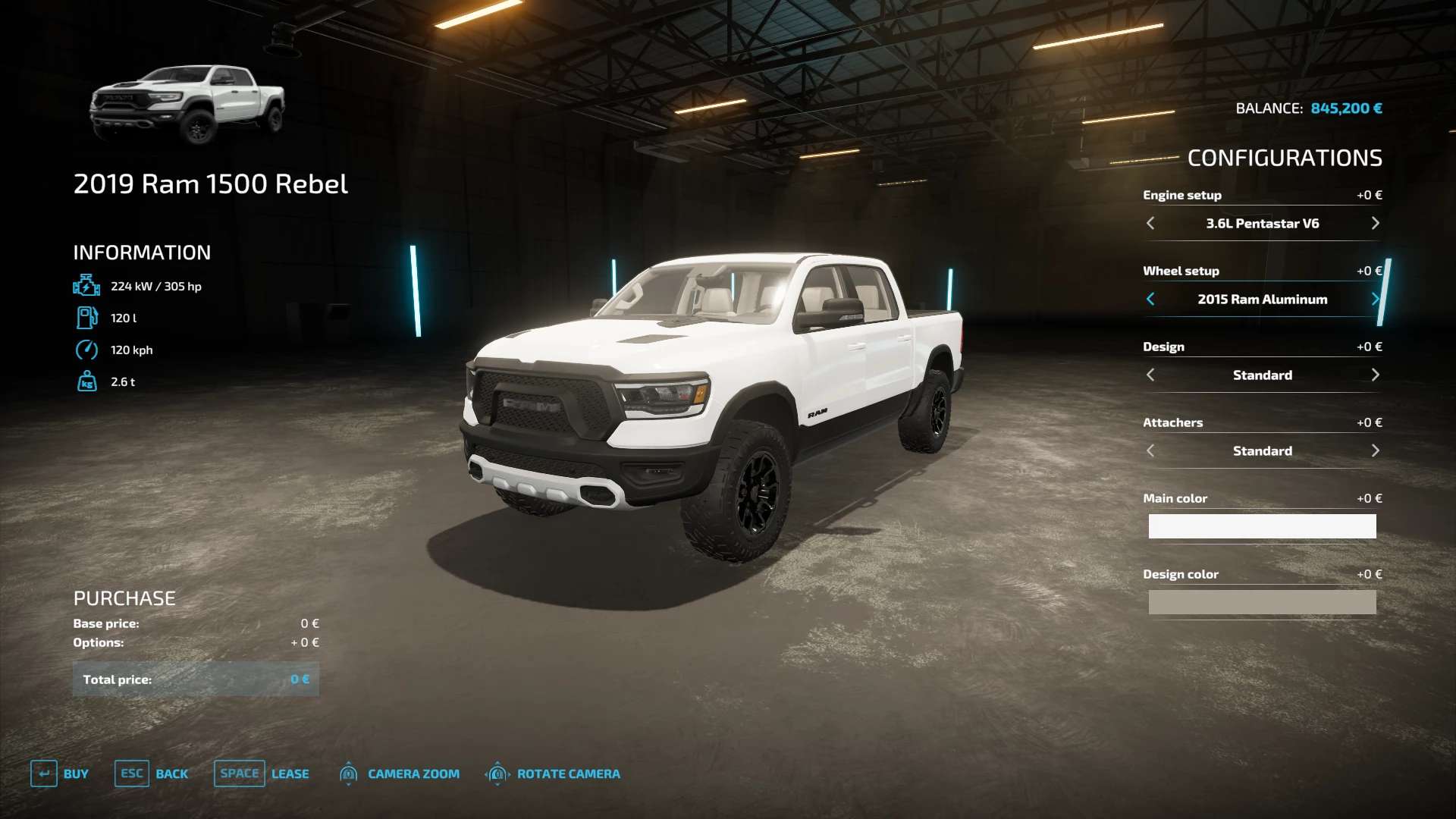Cycle Attachers to previous option
The image size is (1456, 819).
point(1150,450)
